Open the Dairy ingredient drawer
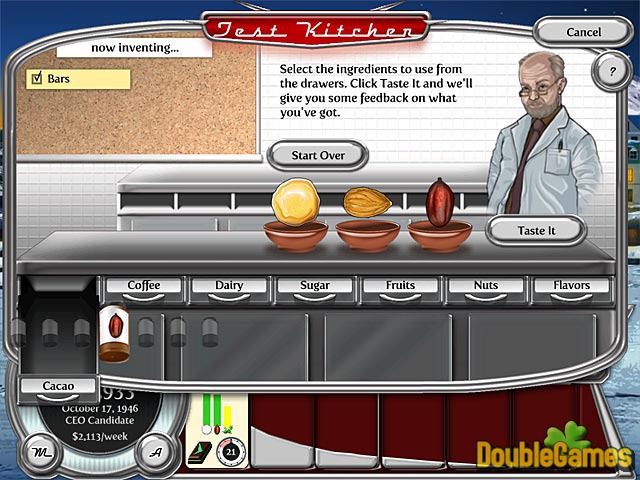 (x=229, y=286)
